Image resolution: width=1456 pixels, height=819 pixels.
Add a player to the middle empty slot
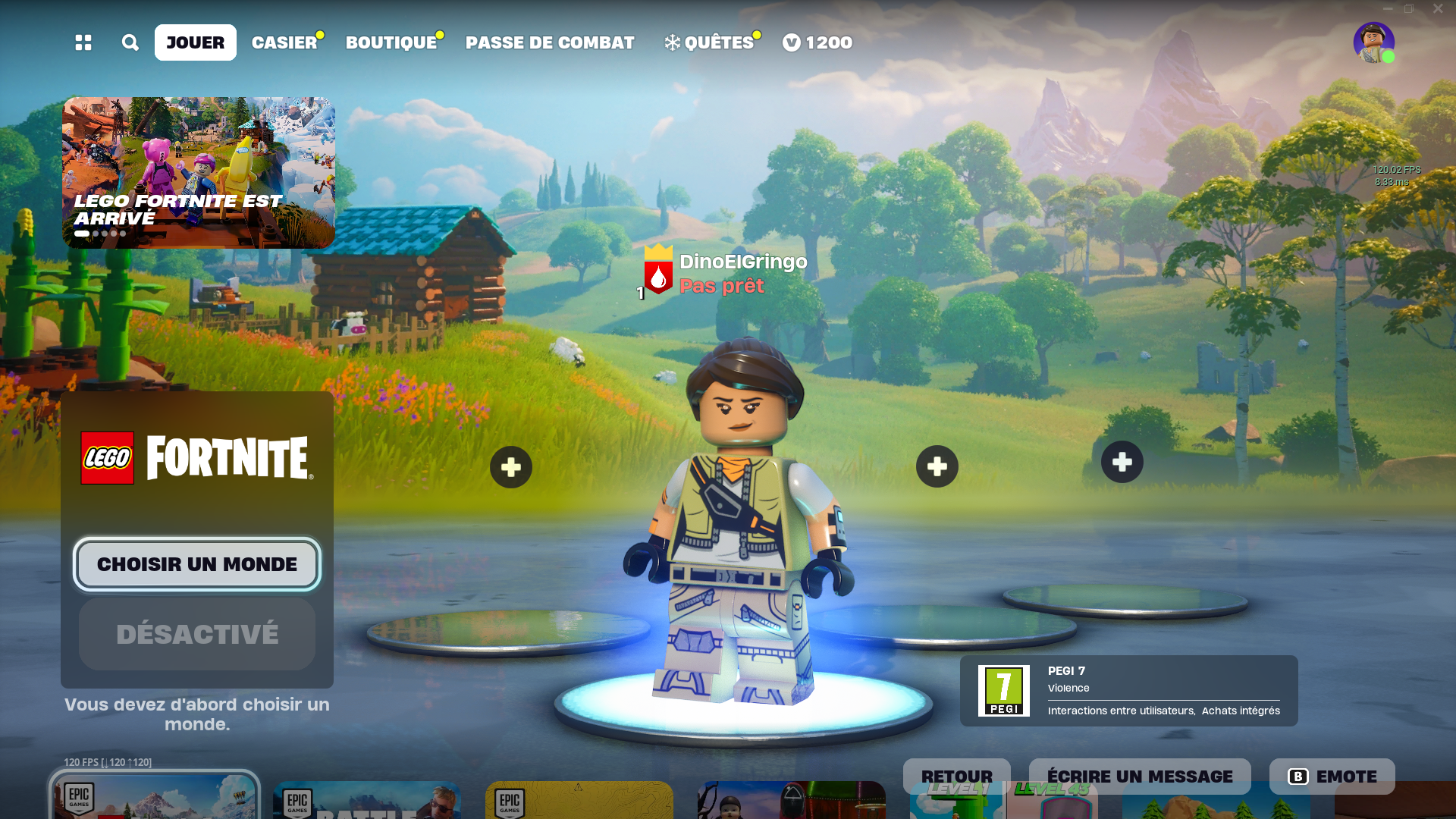click(x=937, y=466)
